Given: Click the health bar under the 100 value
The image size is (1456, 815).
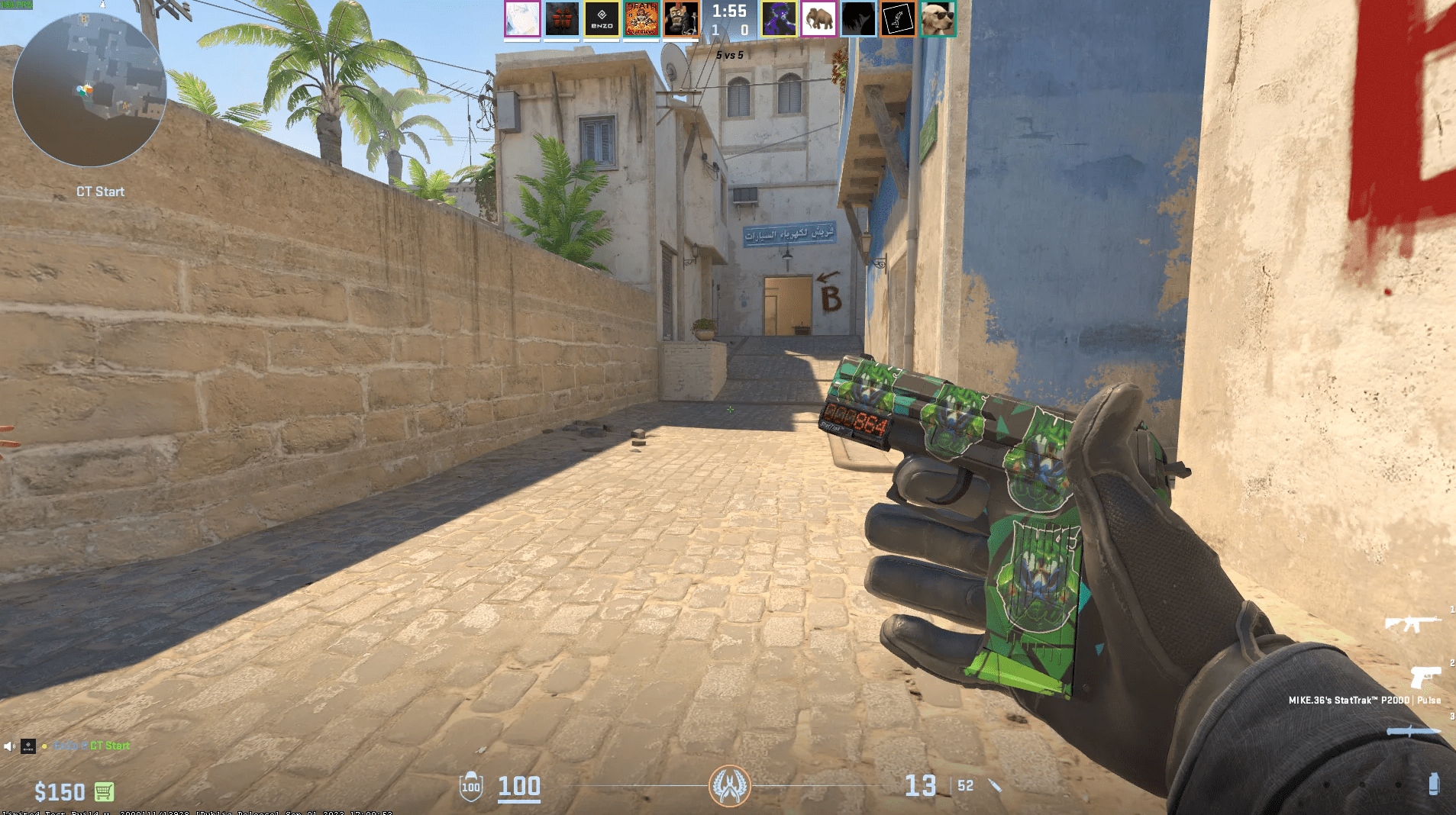Looking at the screenshot, I should [x=518, y=803].
